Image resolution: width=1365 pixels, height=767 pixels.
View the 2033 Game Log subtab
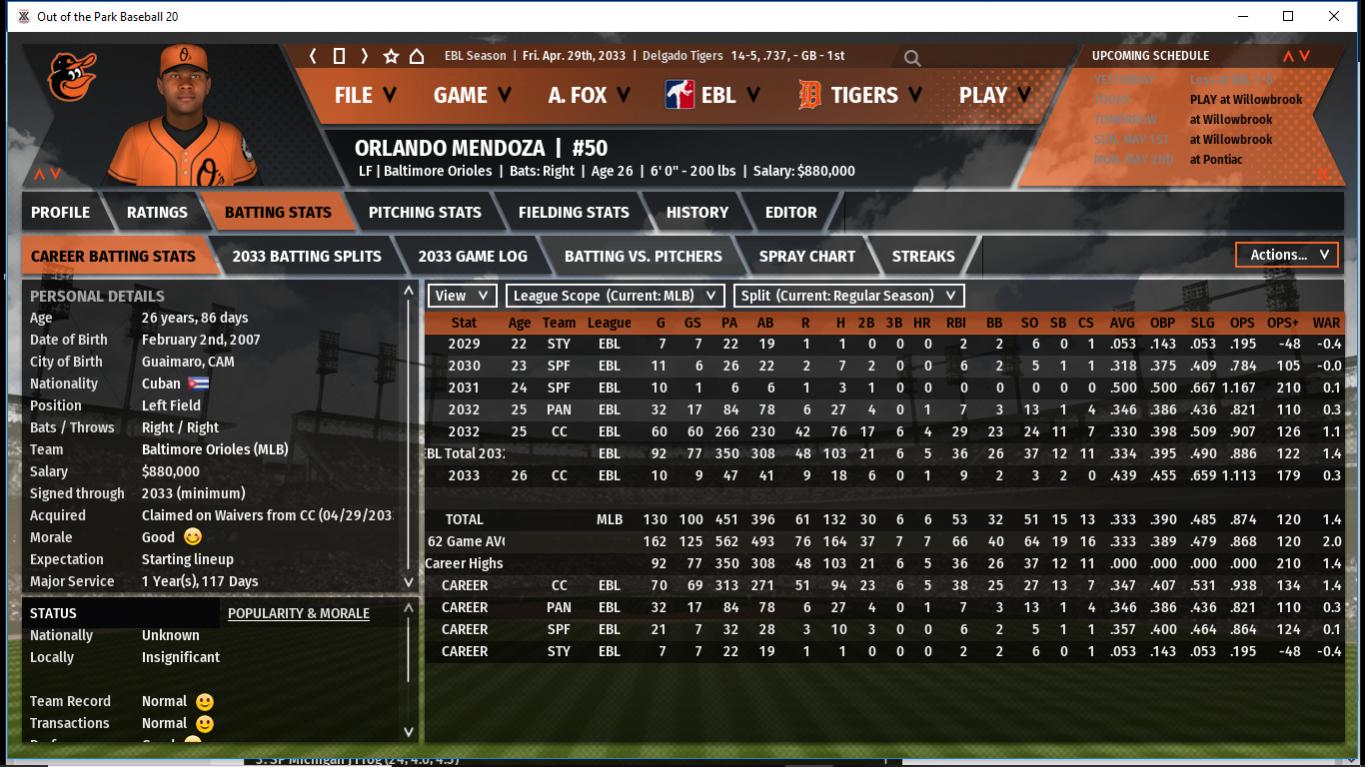click(472, 256)
